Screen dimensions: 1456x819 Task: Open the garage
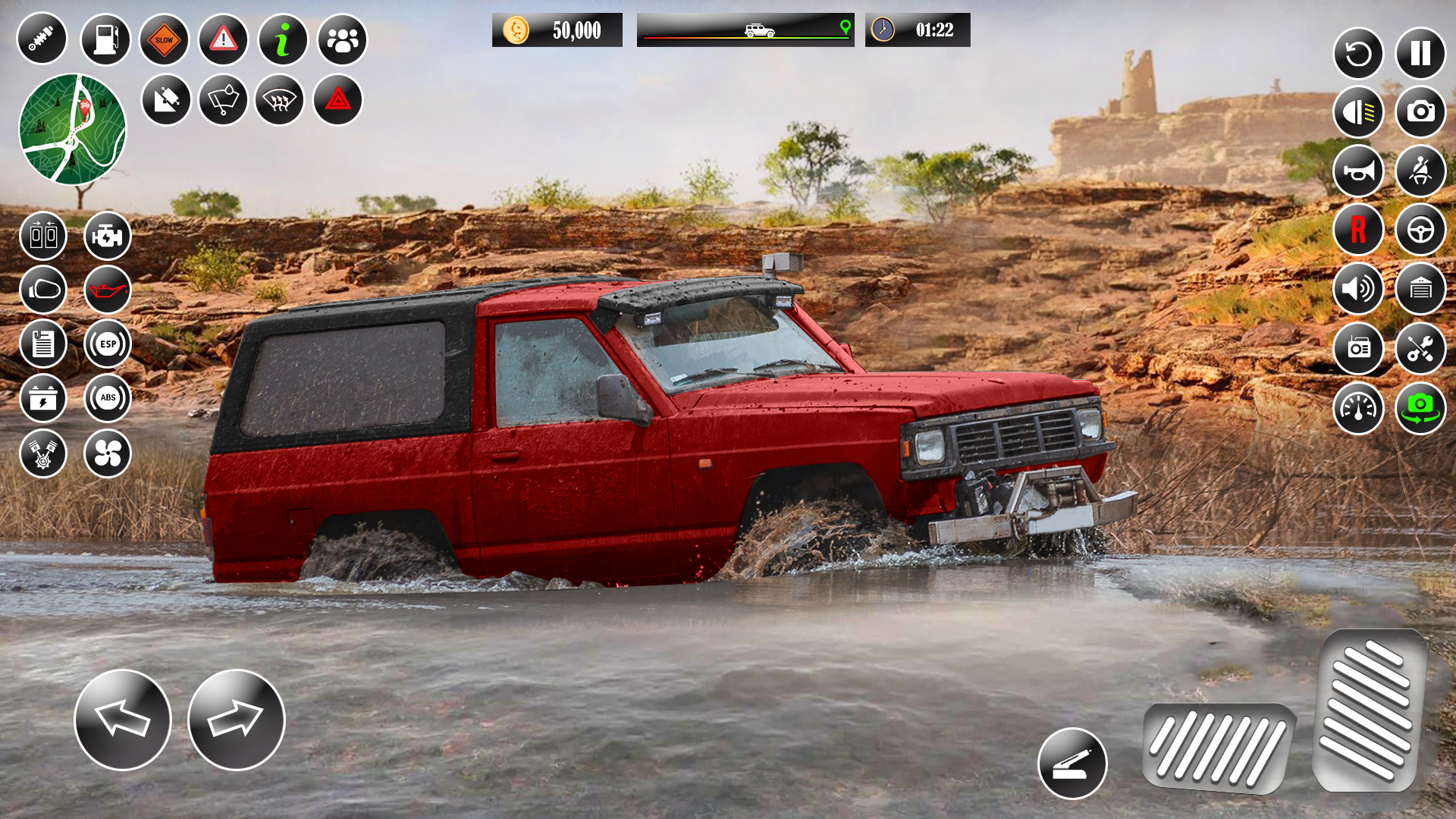[x=1421, y=290]
